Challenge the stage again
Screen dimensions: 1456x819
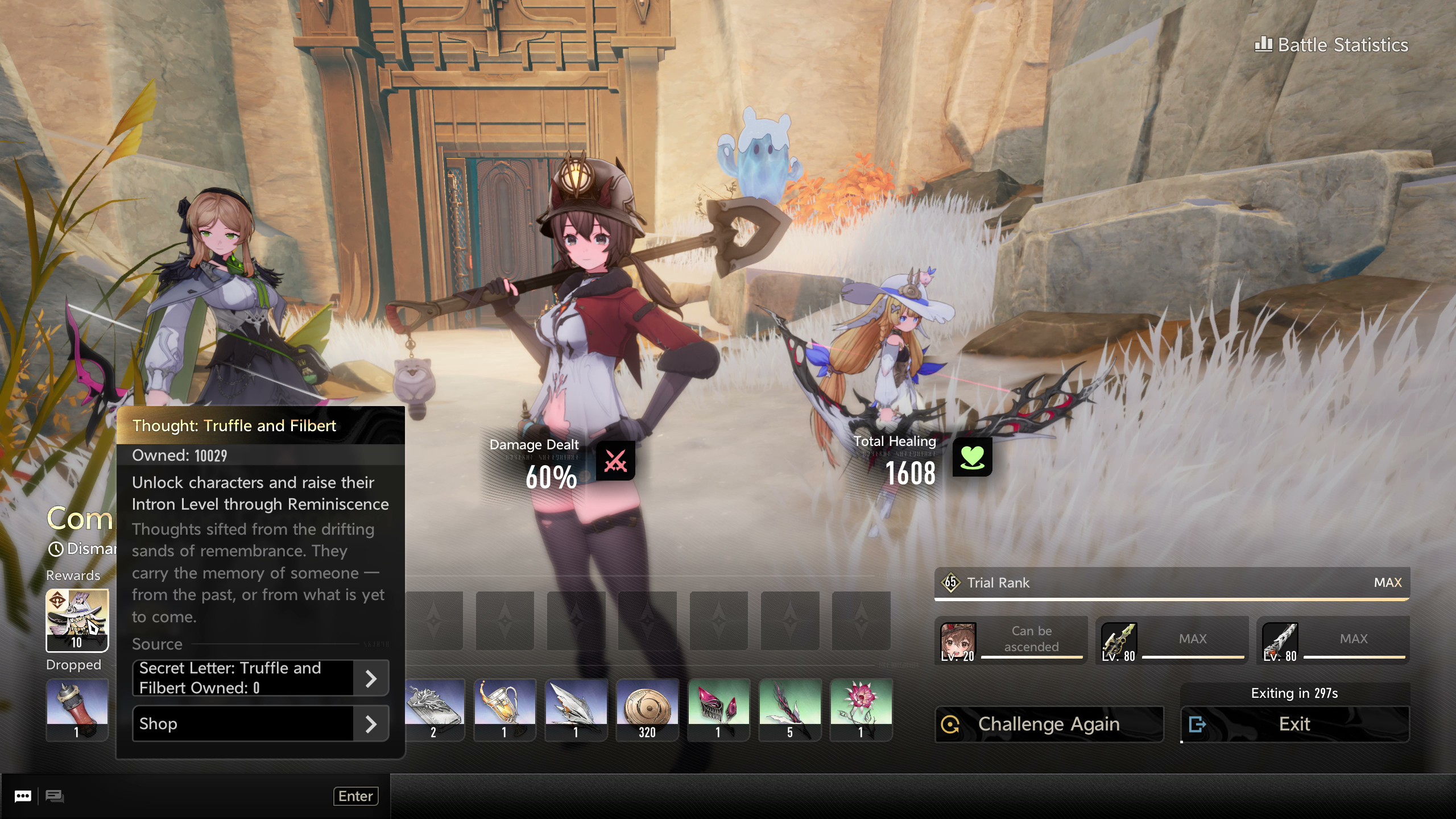[1049, 724]
